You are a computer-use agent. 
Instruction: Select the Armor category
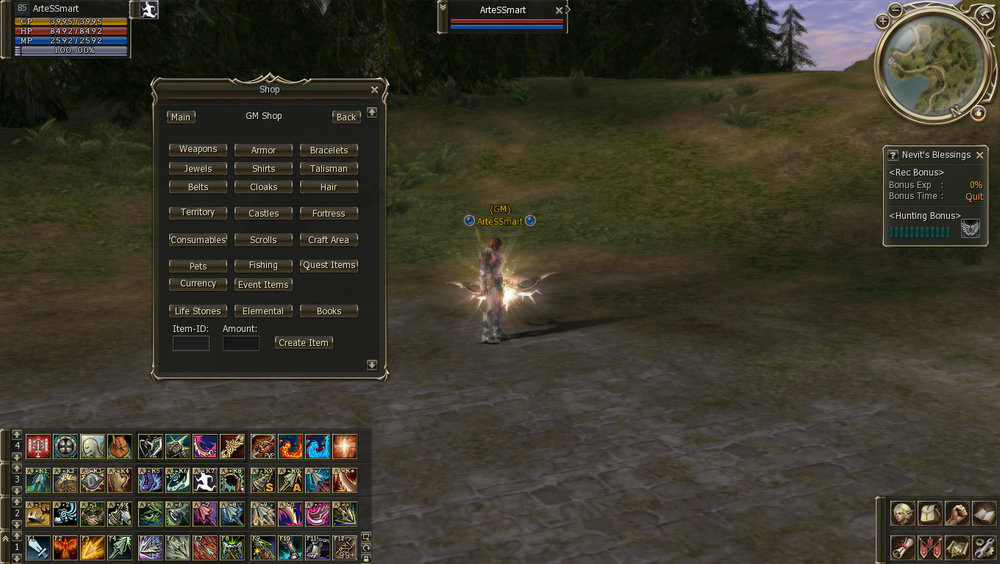click(263, 150)
